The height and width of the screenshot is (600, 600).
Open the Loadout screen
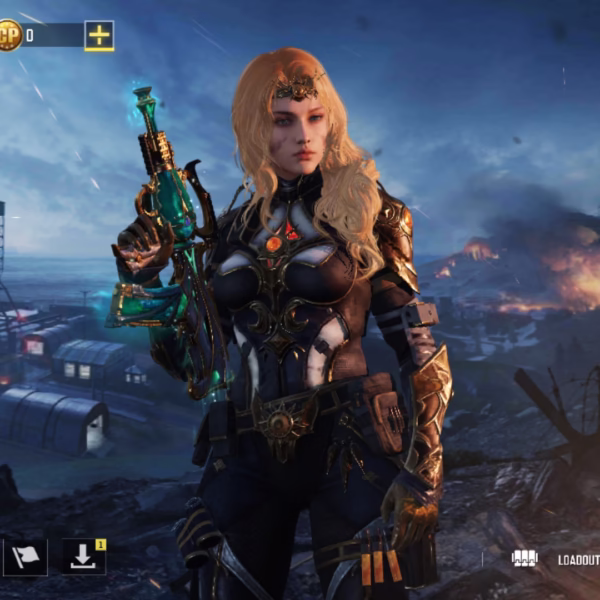(556, 560)
